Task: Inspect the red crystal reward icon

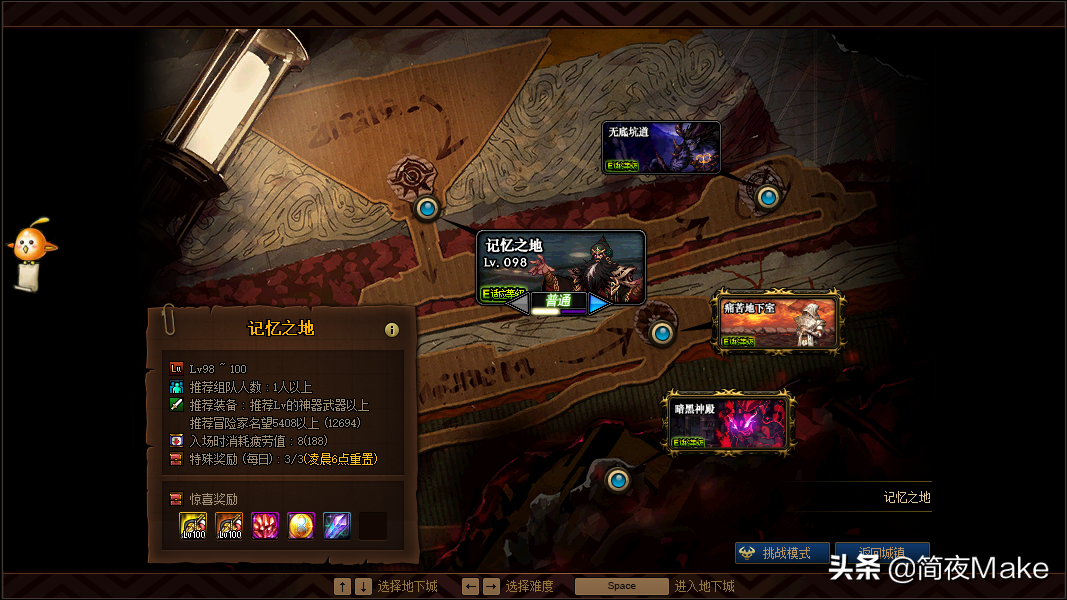Action: coord(265,525)
